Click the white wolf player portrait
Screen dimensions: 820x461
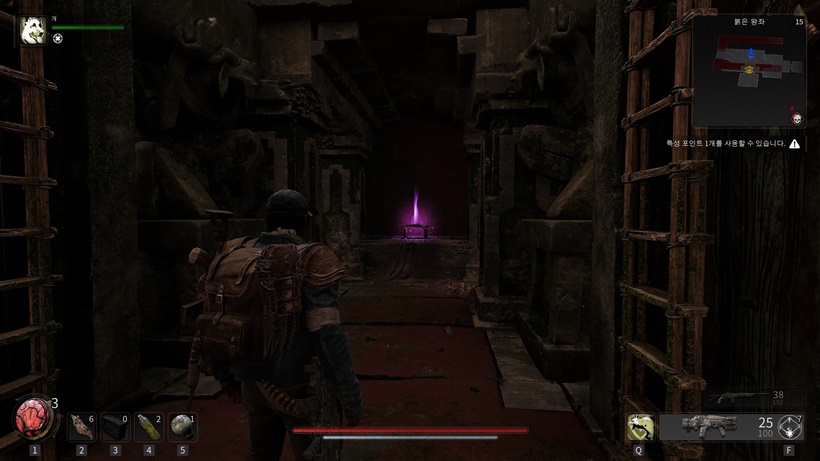(x=31, y=31)
